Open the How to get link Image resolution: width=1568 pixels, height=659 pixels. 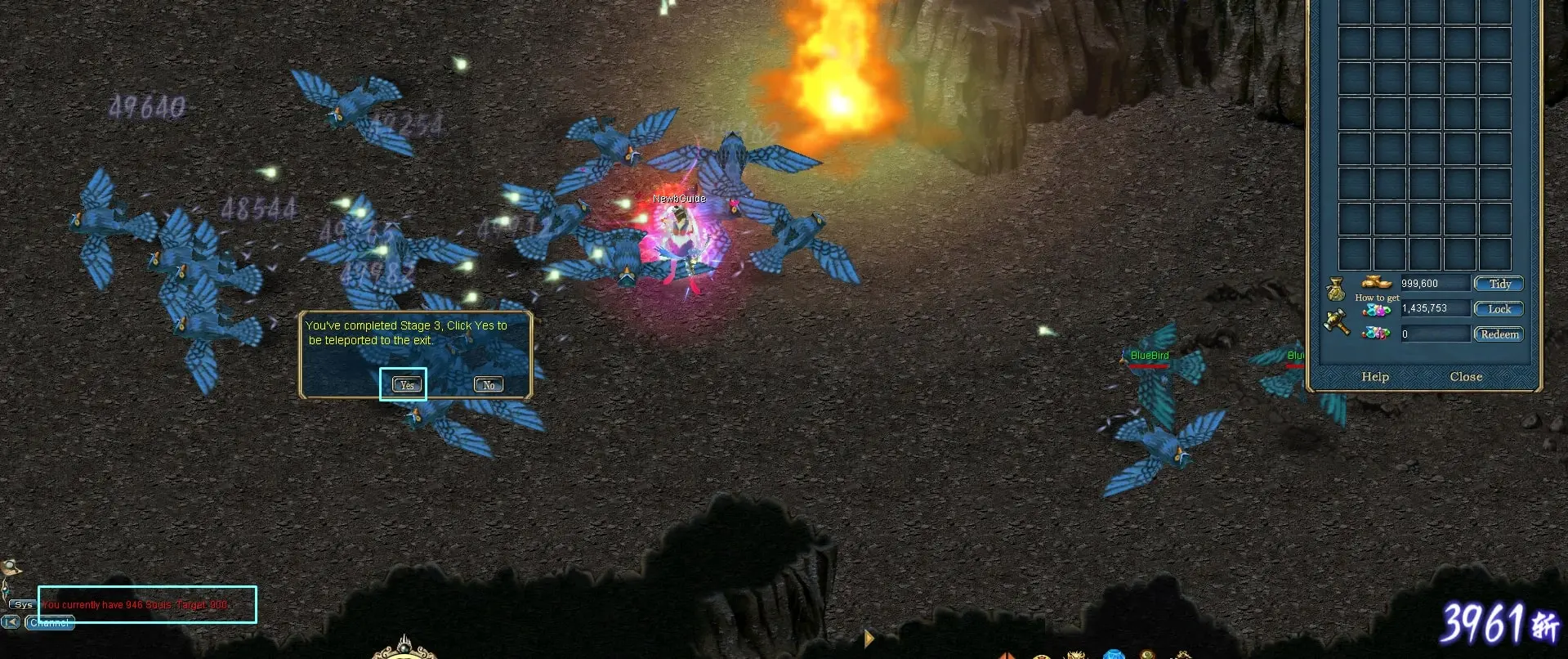click(1378, 297)
